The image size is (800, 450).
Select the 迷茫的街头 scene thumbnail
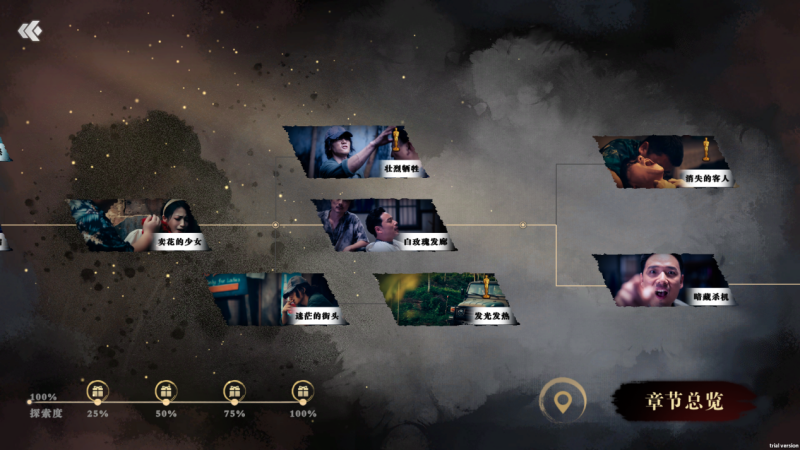tap(272, 299)
